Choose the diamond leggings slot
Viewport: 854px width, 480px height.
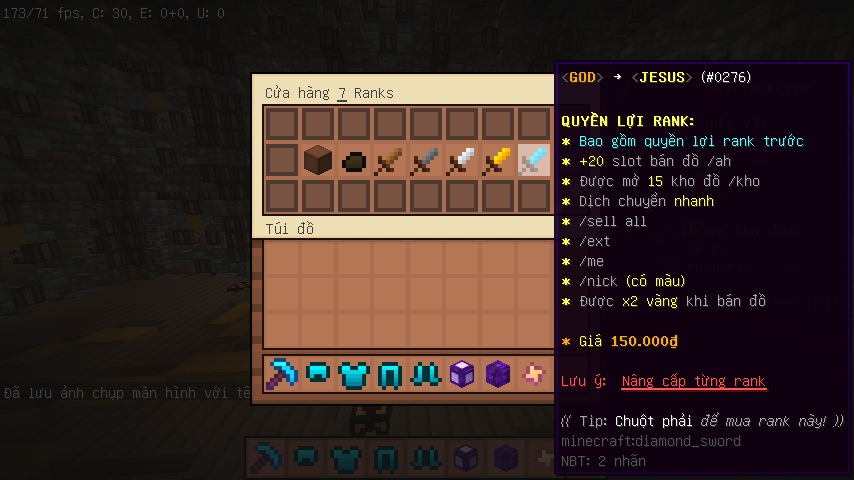(390, 374)
